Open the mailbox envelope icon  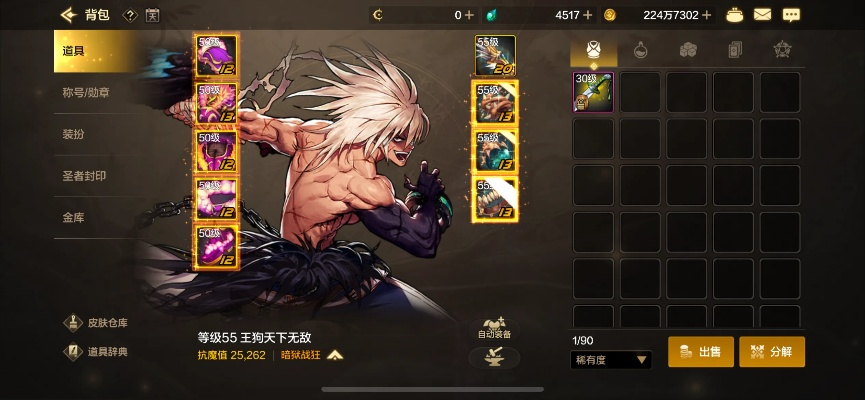[x=762, y=14]
